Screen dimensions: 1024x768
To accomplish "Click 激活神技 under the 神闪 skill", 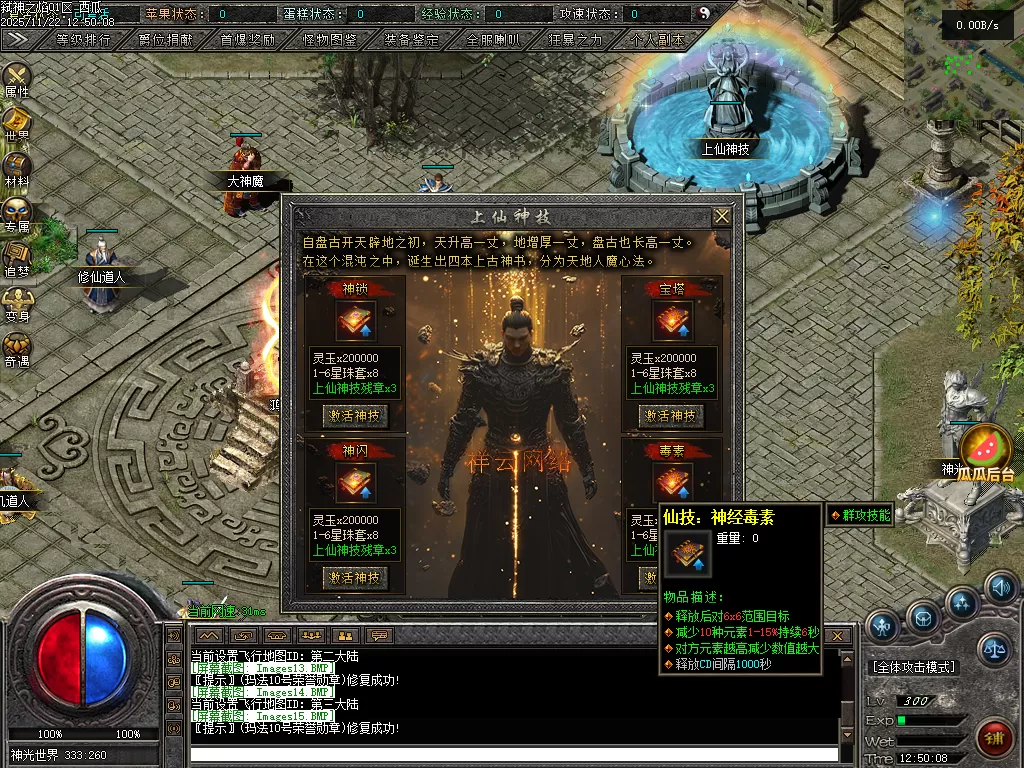I will pyautogui.click(x=355, y=577).
